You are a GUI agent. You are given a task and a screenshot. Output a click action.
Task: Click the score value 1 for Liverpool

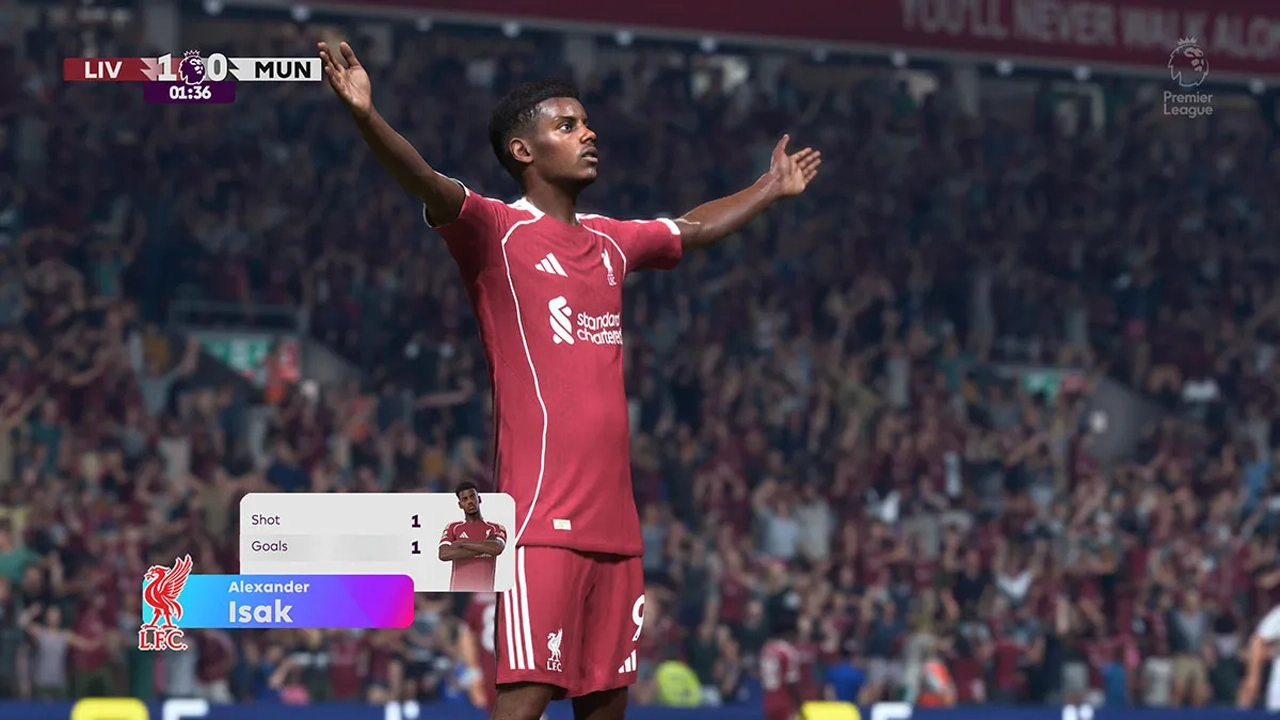(x=165, y=68)
